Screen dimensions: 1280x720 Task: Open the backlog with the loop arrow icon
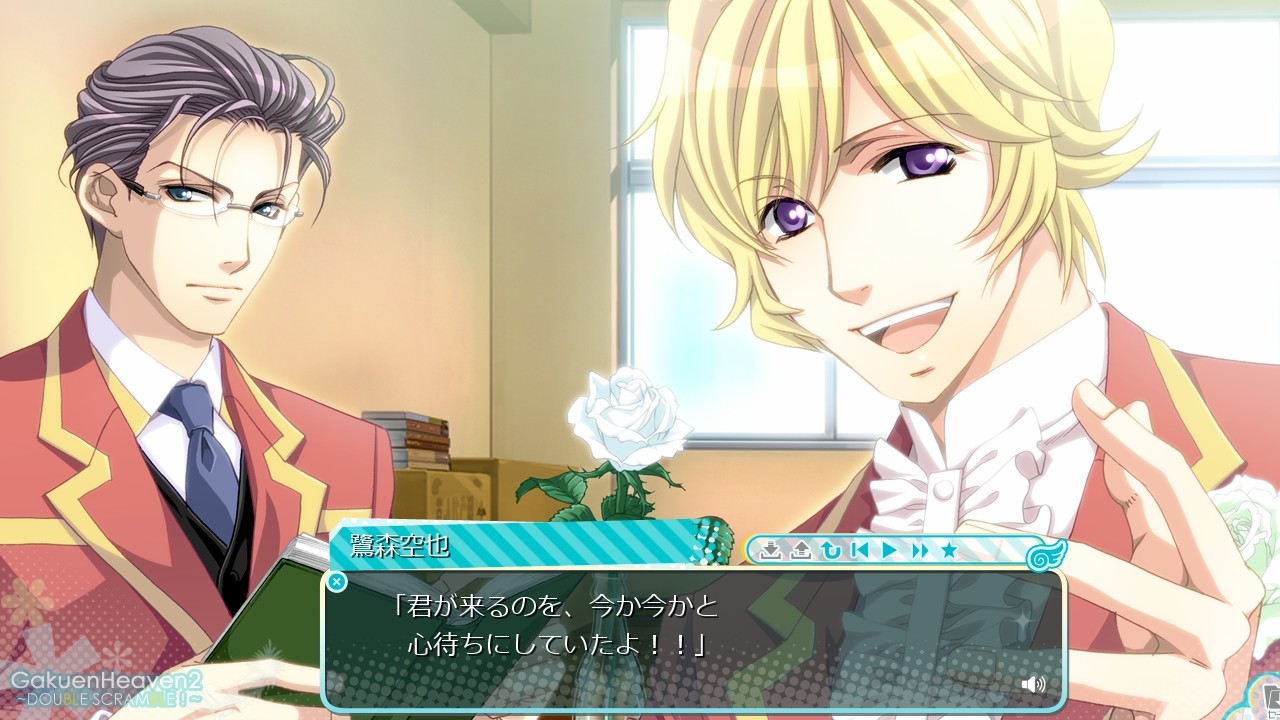click(831, 551)
